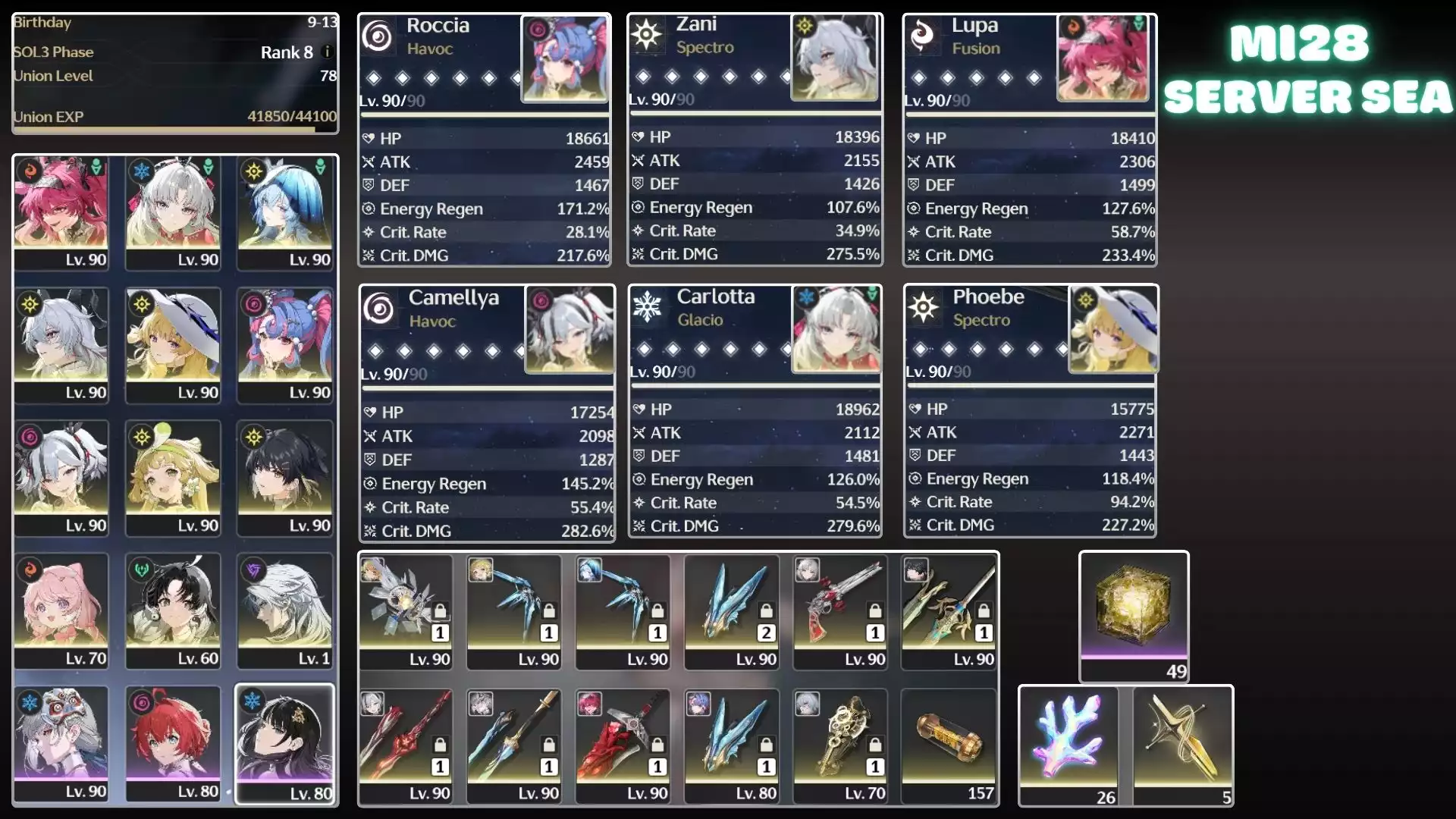Select the coral item showing 26
The width and height of the screenshot is (1456, 819).
click(x=1069, y=739)
